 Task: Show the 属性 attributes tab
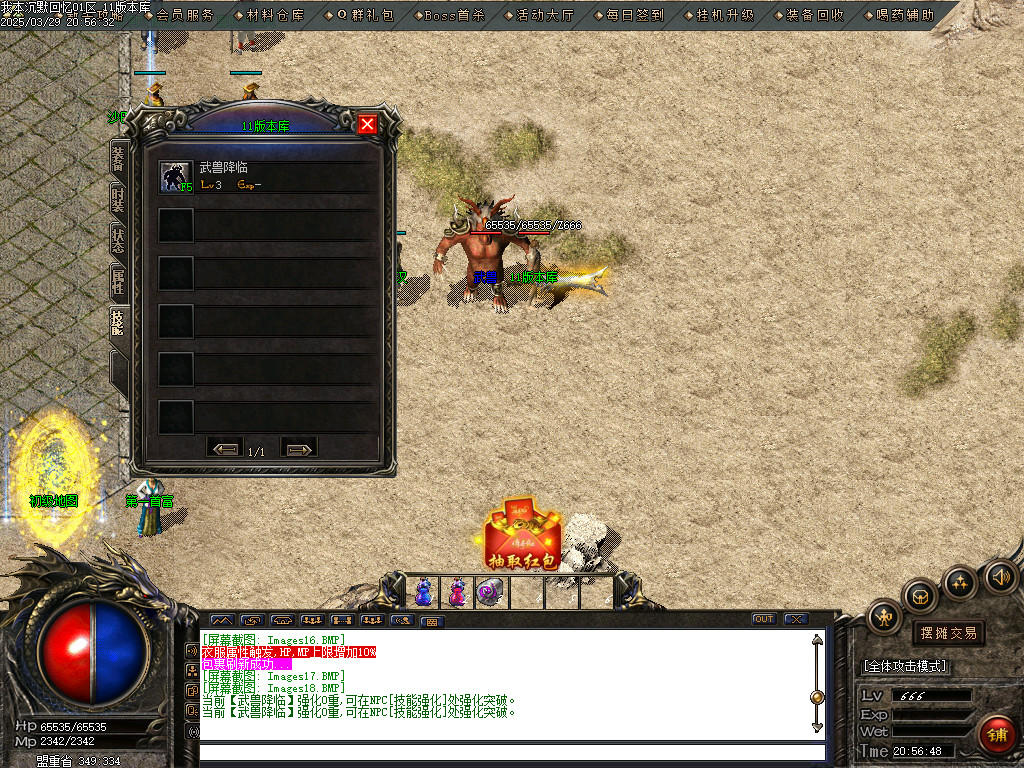click(x=118, y=281)
